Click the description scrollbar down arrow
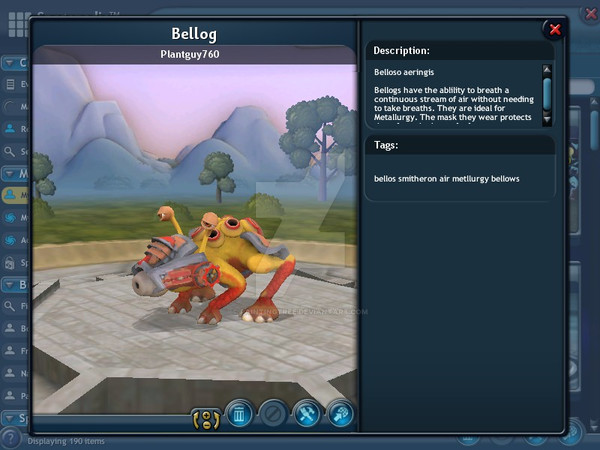The height and width of the screenshot is (450, 600). pos(547,119)
